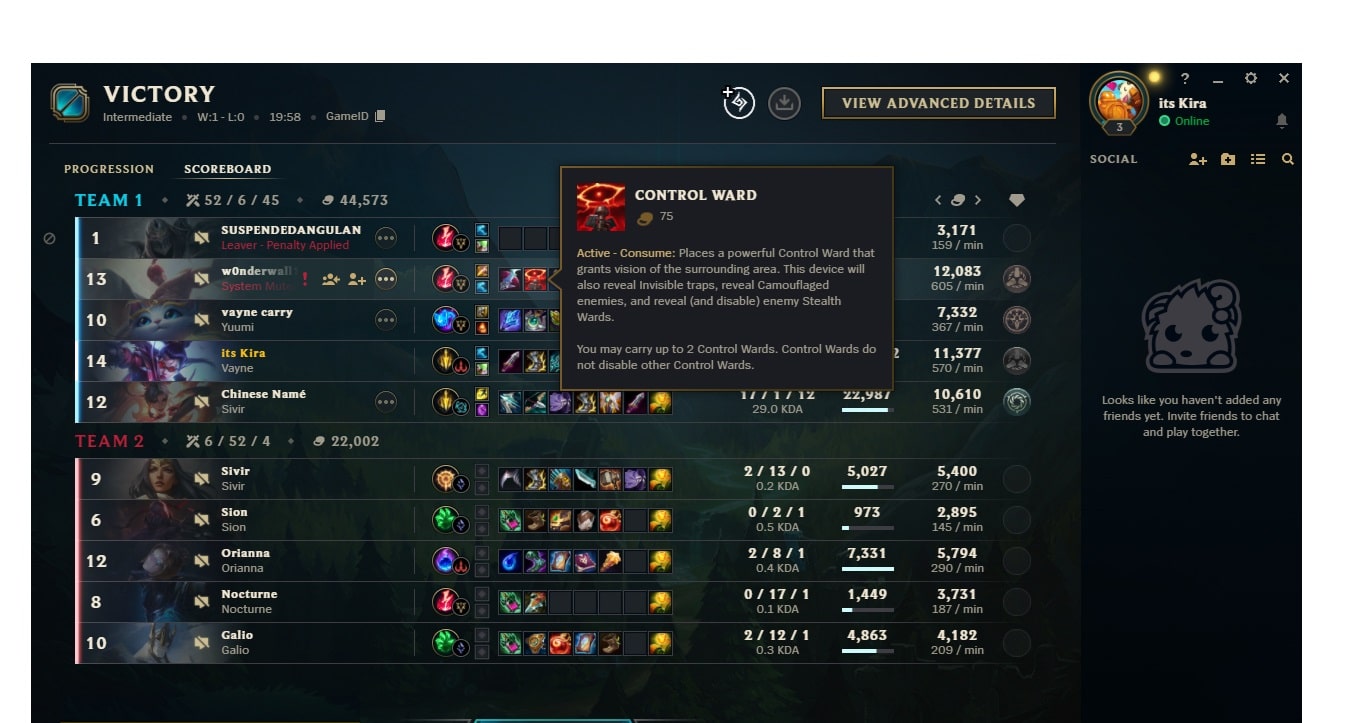1366x723 pixels.
Task: Click the mastery crest beside Chinese Namé's stats
Action: point(1017,400)
